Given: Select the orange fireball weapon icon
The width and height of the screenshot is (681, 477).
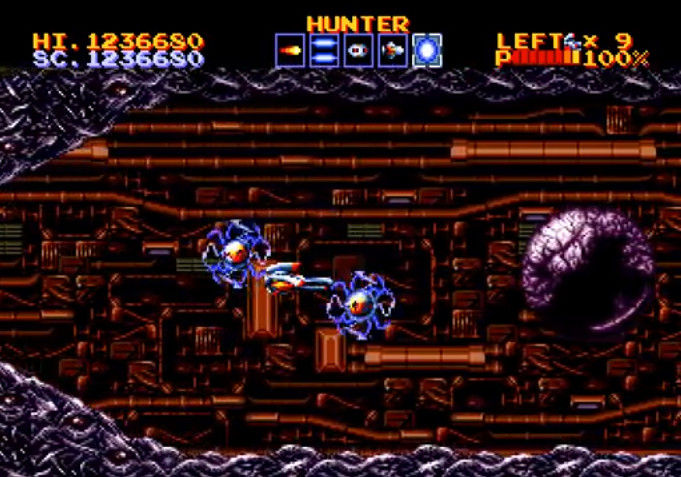Looking at the screenshot, I should (290, 50).
